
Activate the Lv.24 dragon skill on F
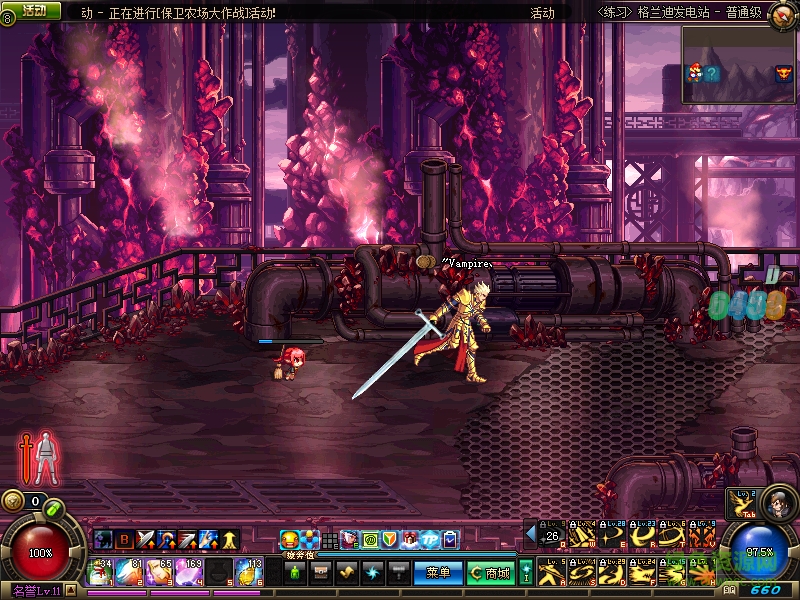pos(642,572)
